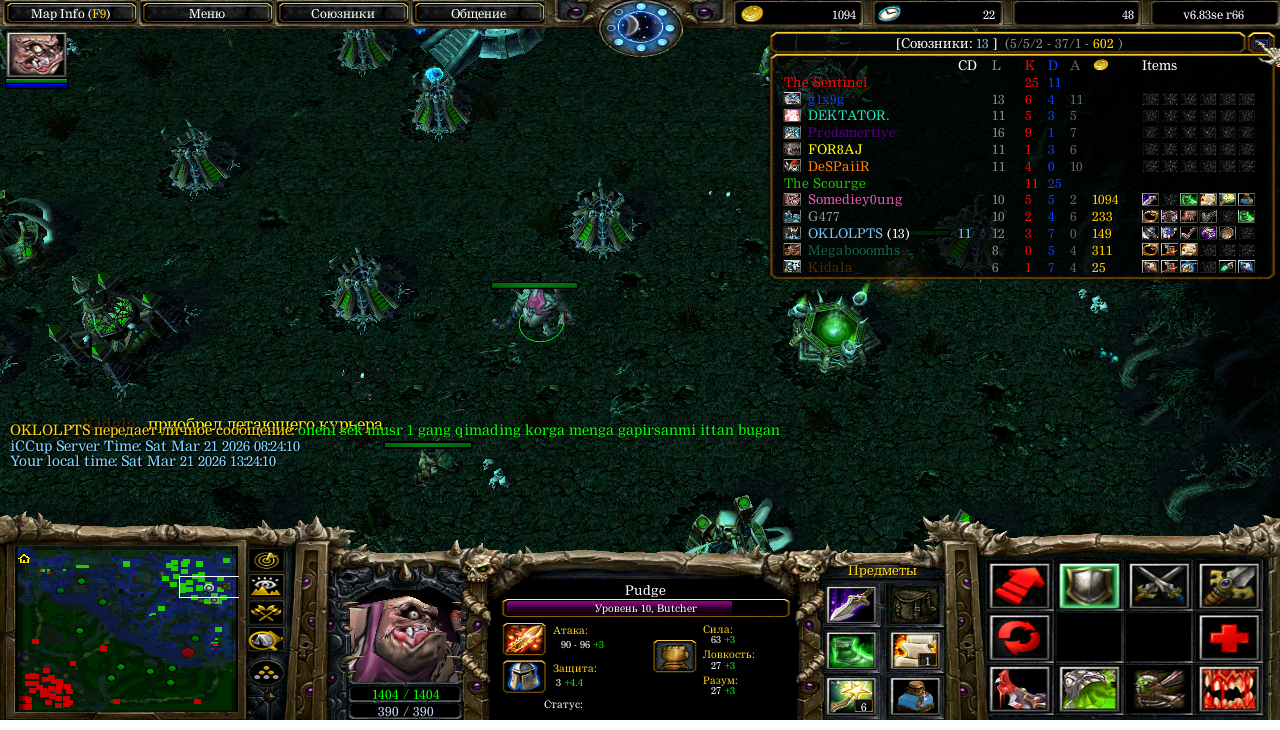Activate the Move command (red arrow)

[1020, 586]
